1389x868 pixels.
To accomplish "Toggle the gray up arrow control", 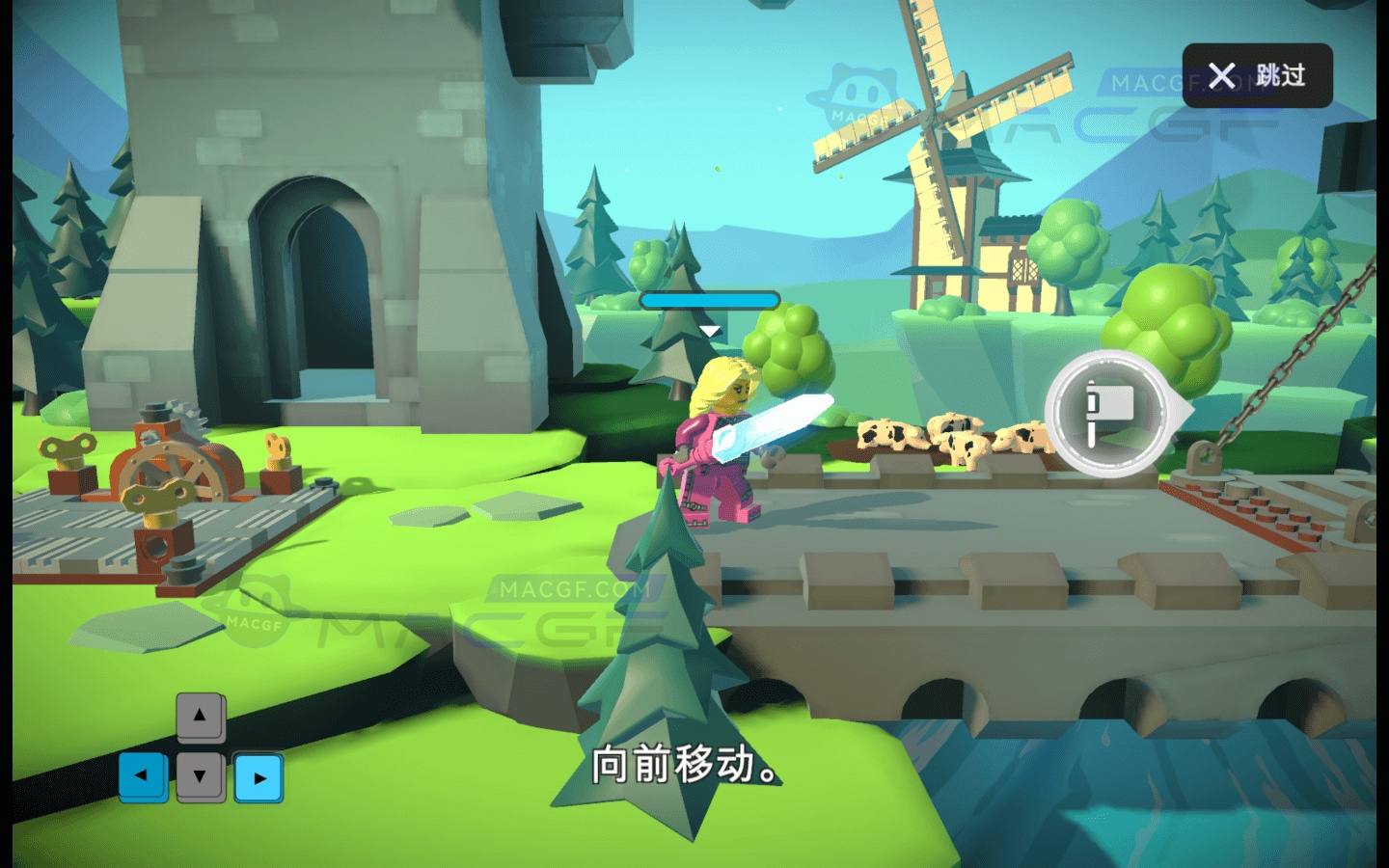I will pyautogui.click(x=200, y=716).
